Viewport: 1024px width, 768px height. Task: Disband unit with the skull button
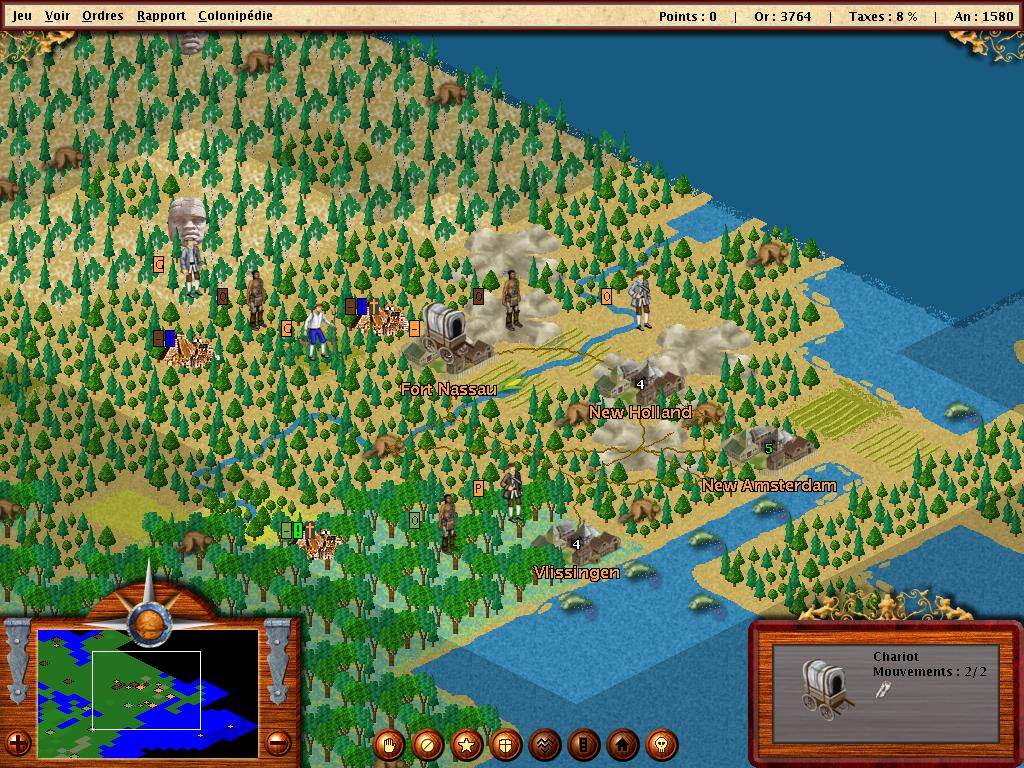(662, 744)
